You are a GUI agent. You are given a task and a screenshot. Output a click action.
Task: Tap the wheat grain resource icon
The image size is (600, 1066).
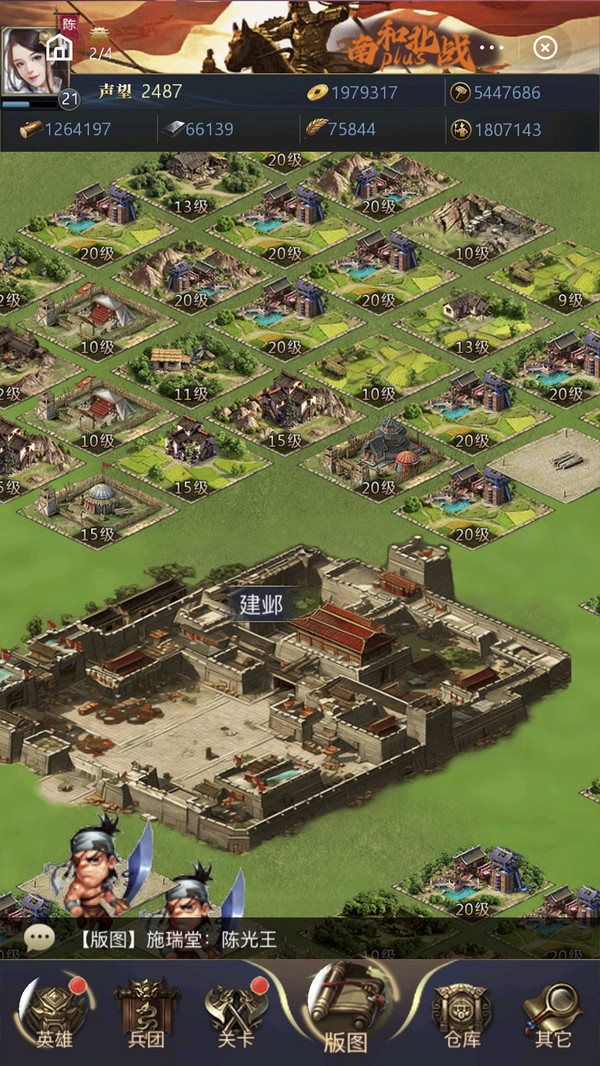pyautogui.click(x=317, y=129)
